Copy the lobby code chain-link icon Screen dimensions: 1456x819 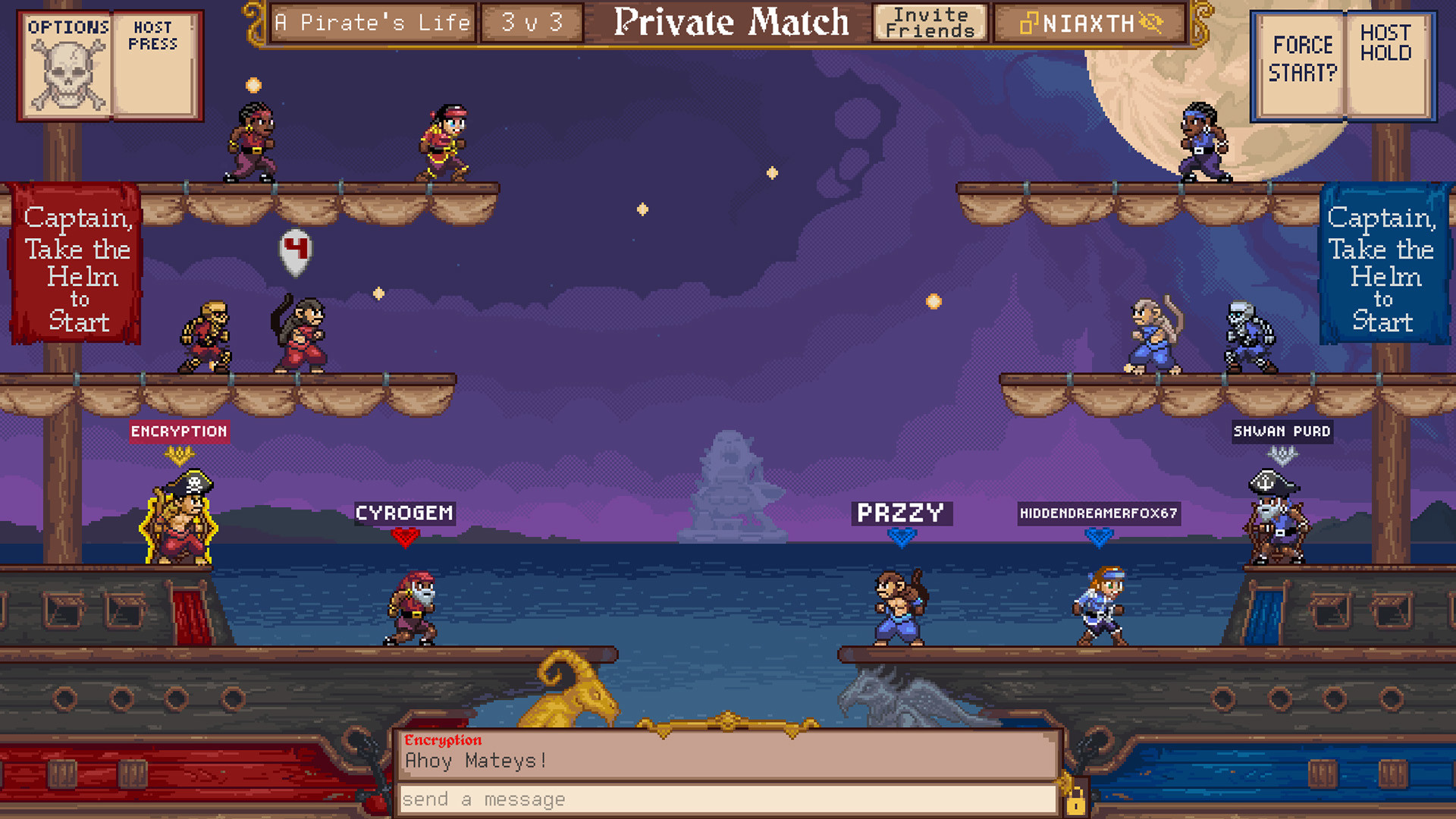coord(1030,24)
